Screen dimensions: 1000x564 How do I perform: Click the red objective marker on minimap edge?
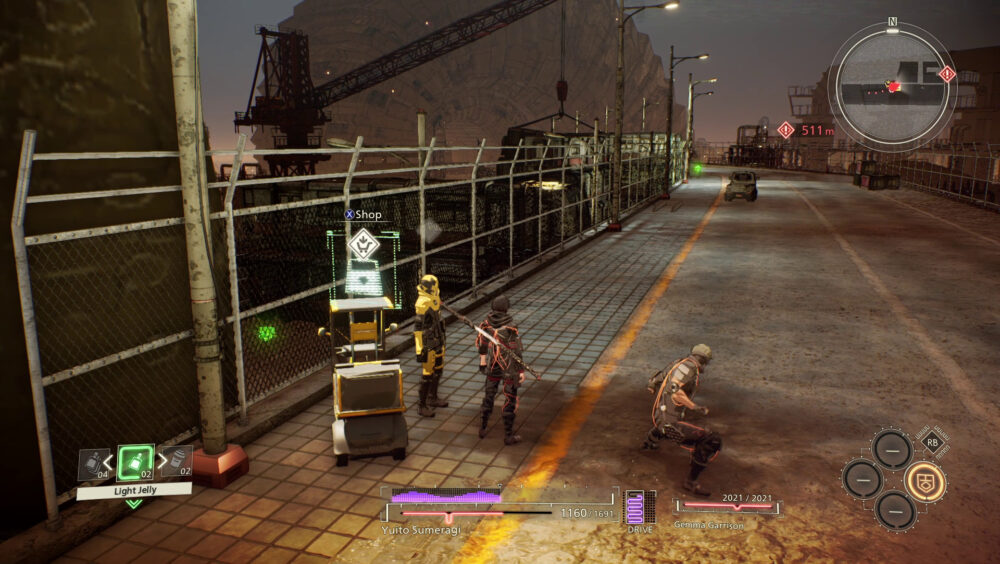click(947, 73)
